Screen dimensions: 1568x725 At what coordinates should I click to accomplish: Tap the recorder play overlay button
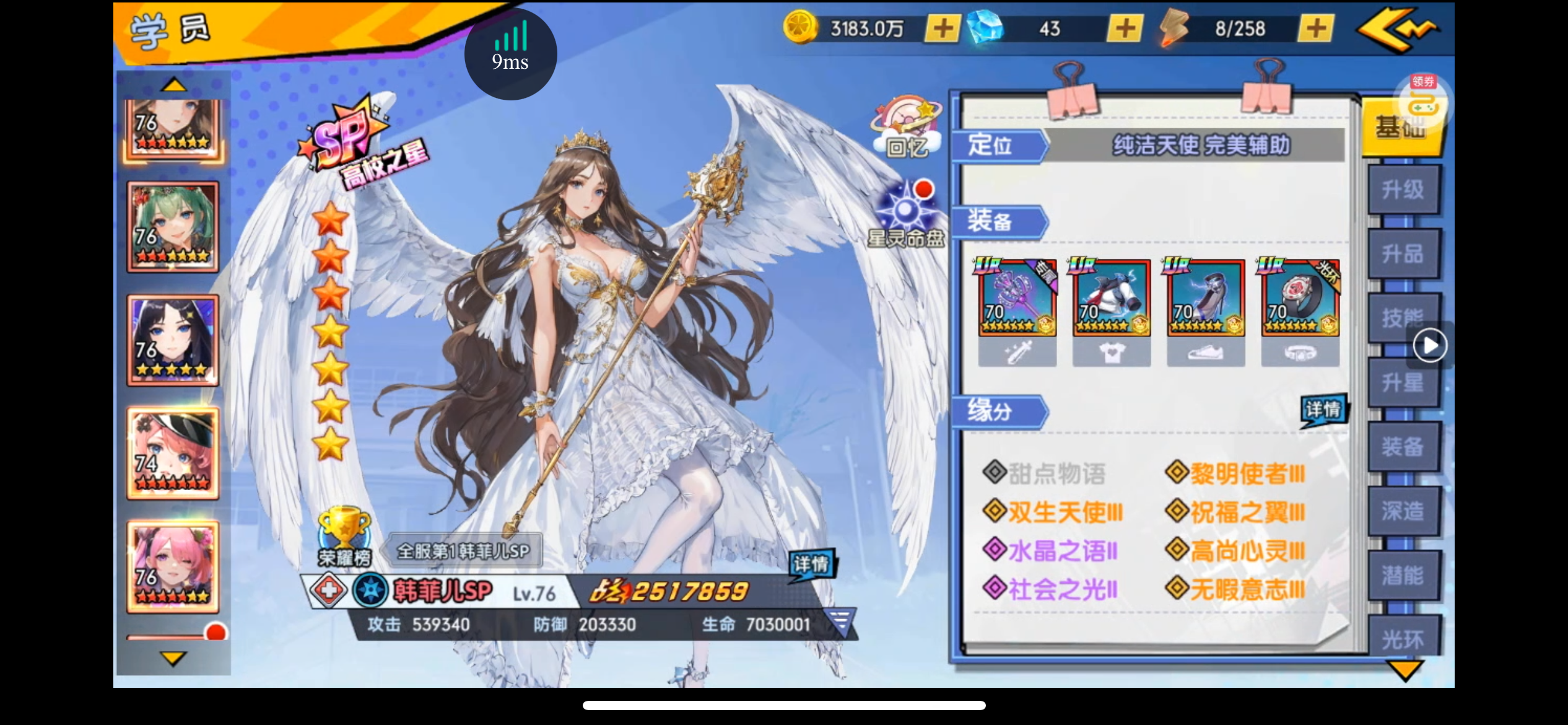(1430, 345)
